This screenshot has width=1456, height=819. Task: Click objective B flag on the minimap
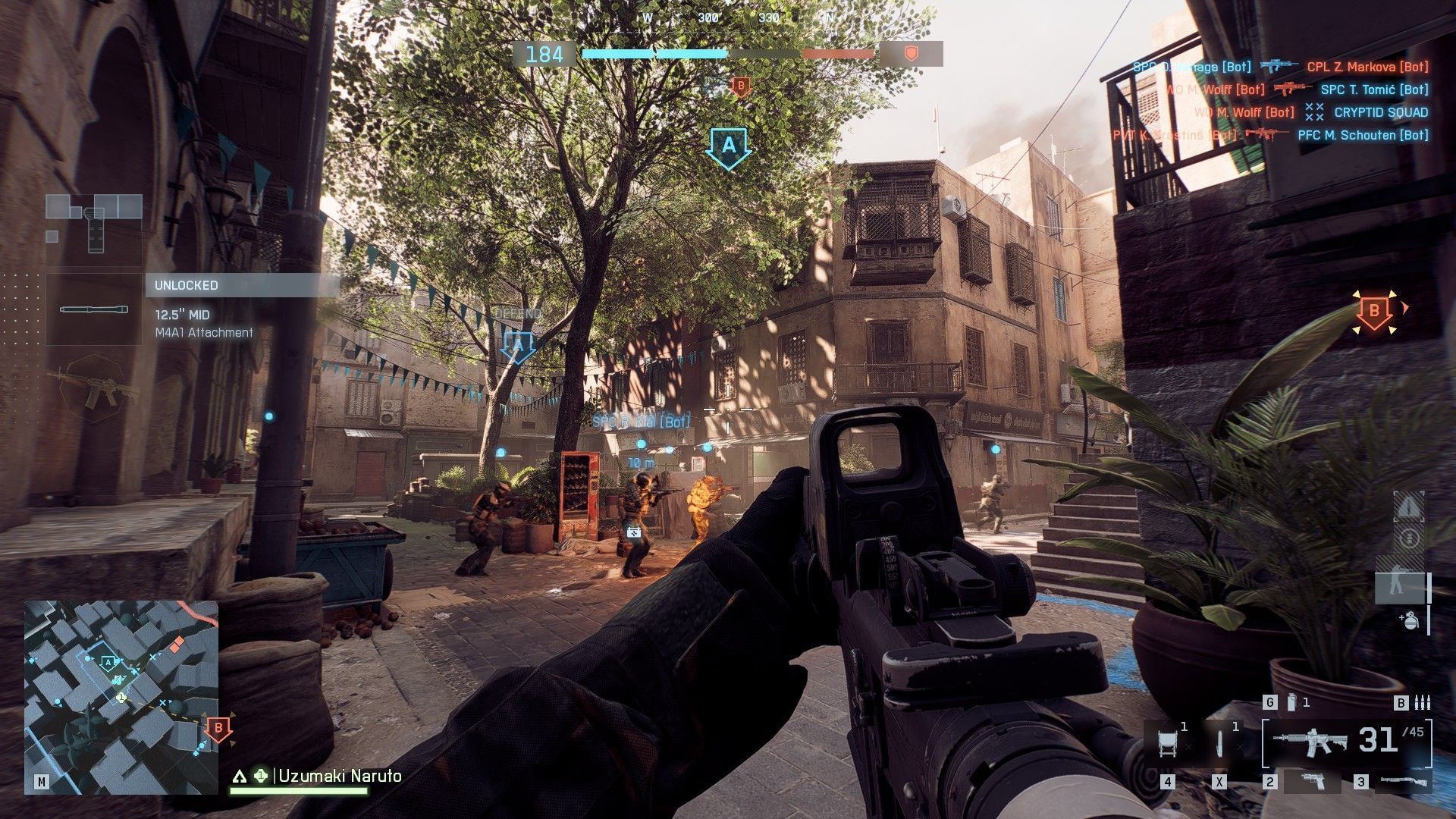[x=218, y=730]
